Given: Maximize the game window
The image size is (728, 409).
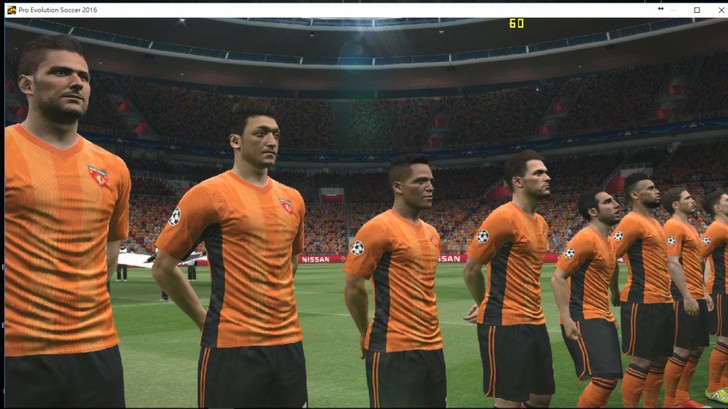Looking at the screenshot, I should pos(697,9).
